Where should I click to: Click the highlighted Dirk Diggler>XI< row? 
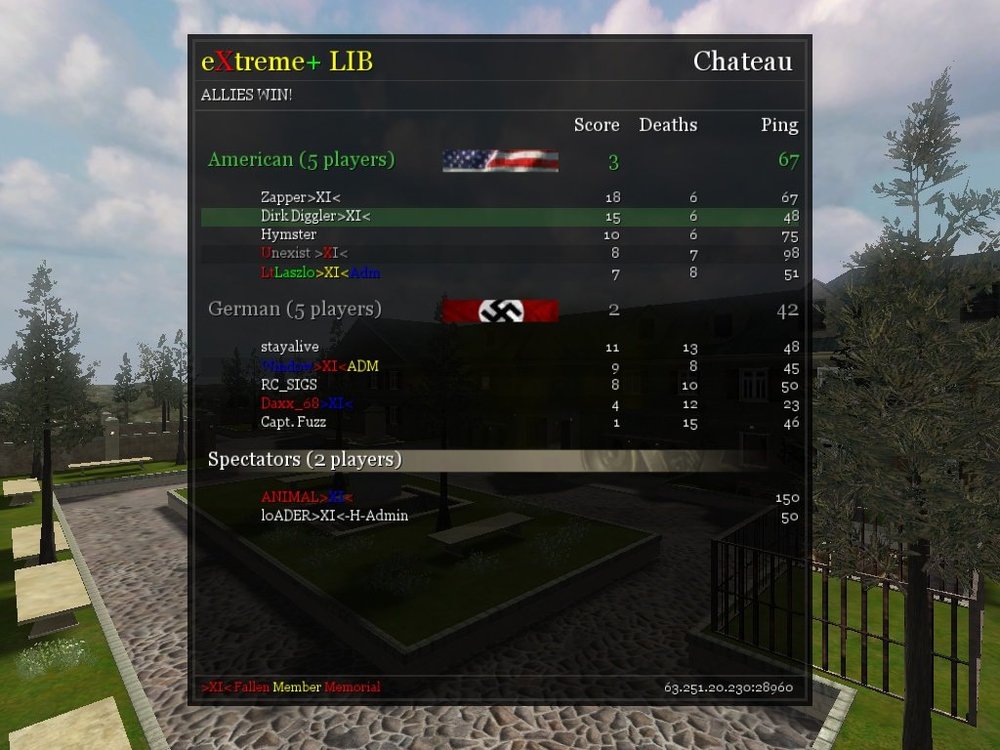point(316,216)
